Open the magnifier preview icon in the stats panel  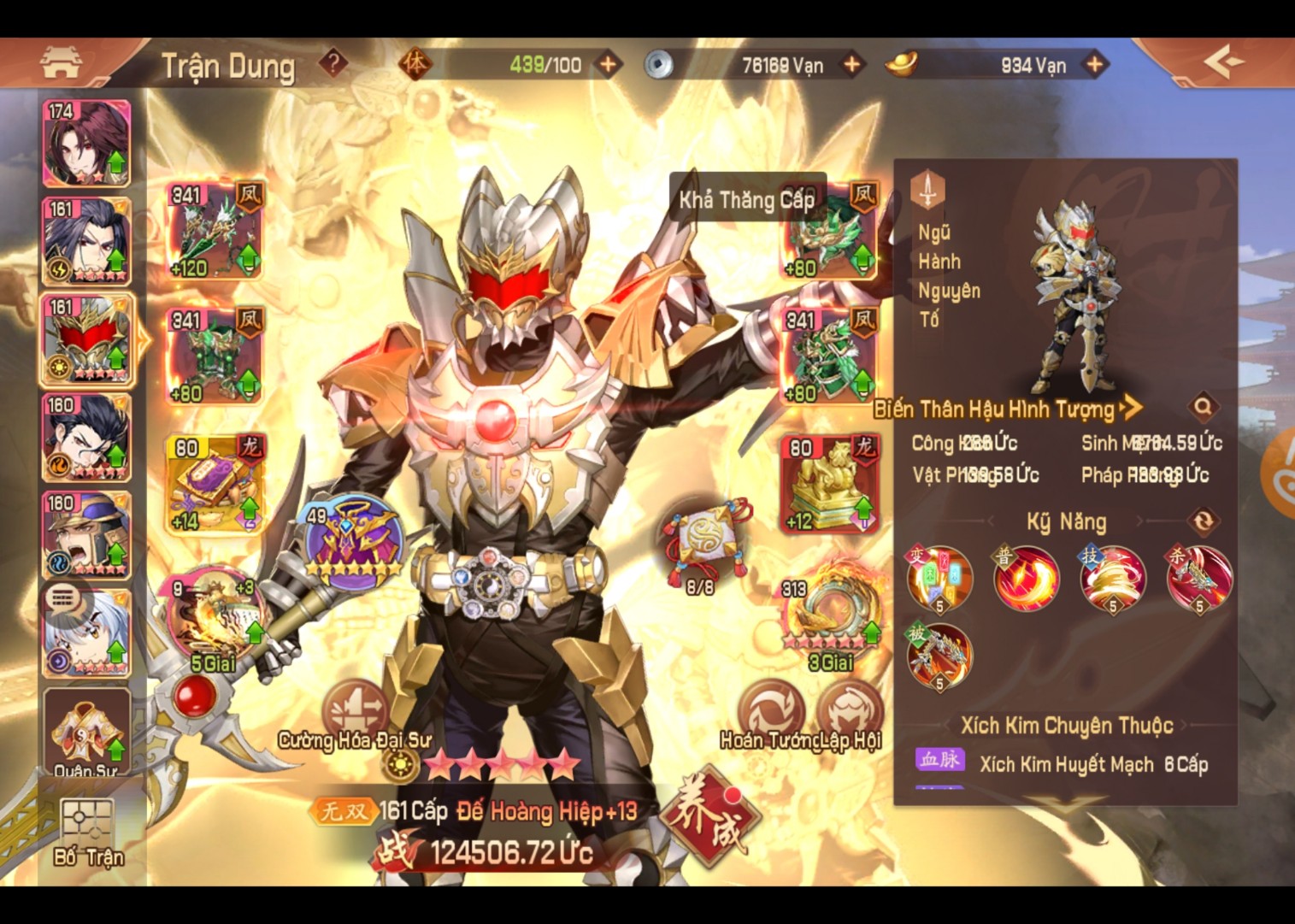point(1204,409)
